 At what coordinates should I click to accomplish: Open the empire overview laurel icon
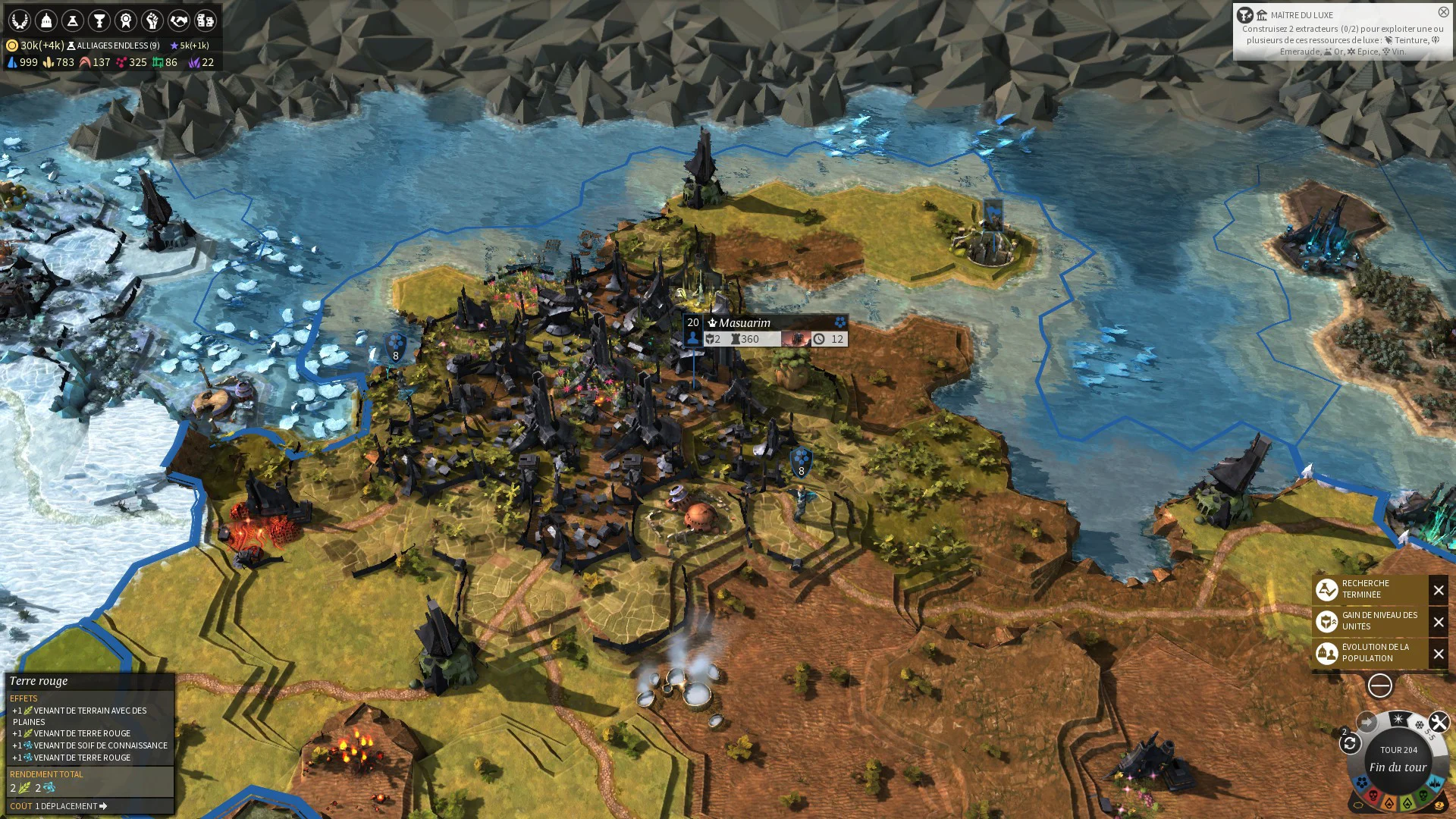(20, 20)
